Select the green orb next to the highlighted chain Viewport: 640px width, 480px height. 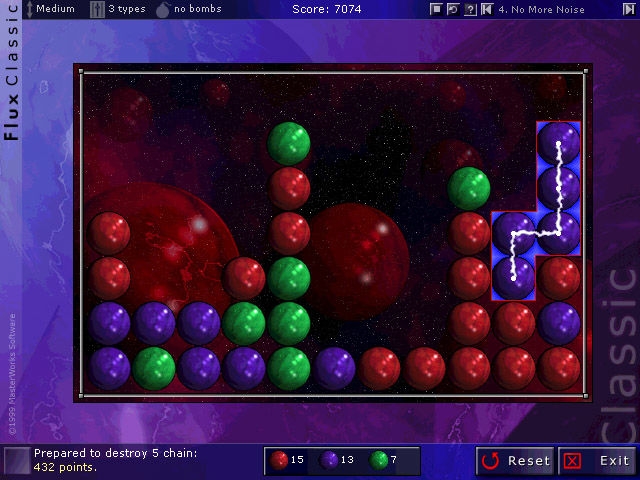pyautogui.click(x=468, y=187)
